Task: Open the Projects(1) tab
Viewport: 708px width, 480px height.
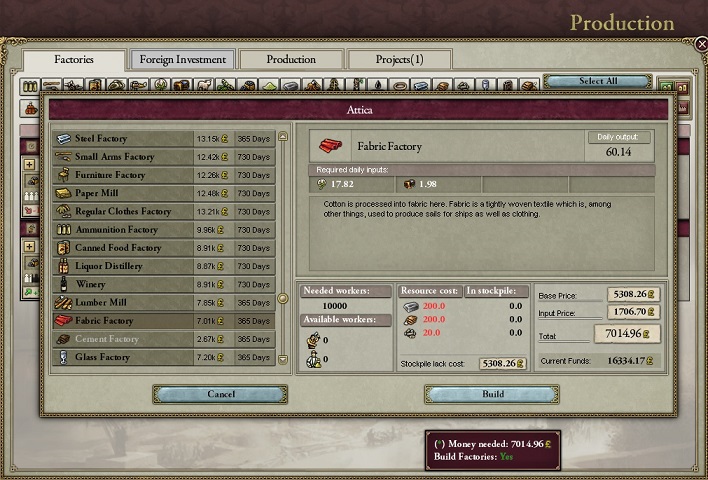Action: pyautogui.click(x=399, y=60)
